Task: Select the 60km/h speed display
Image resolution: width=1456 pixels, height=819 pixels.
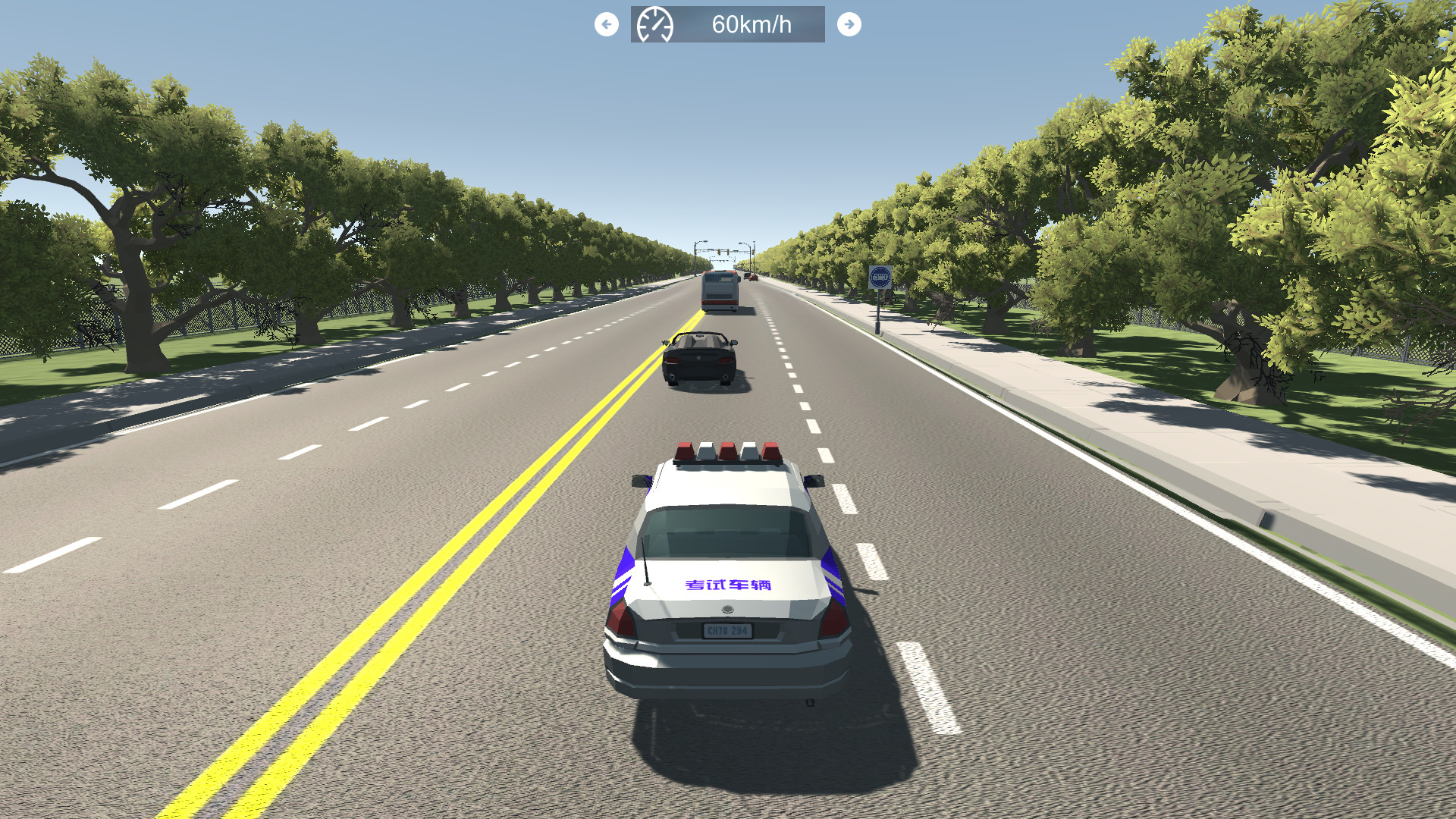Action: pos(752,24)
